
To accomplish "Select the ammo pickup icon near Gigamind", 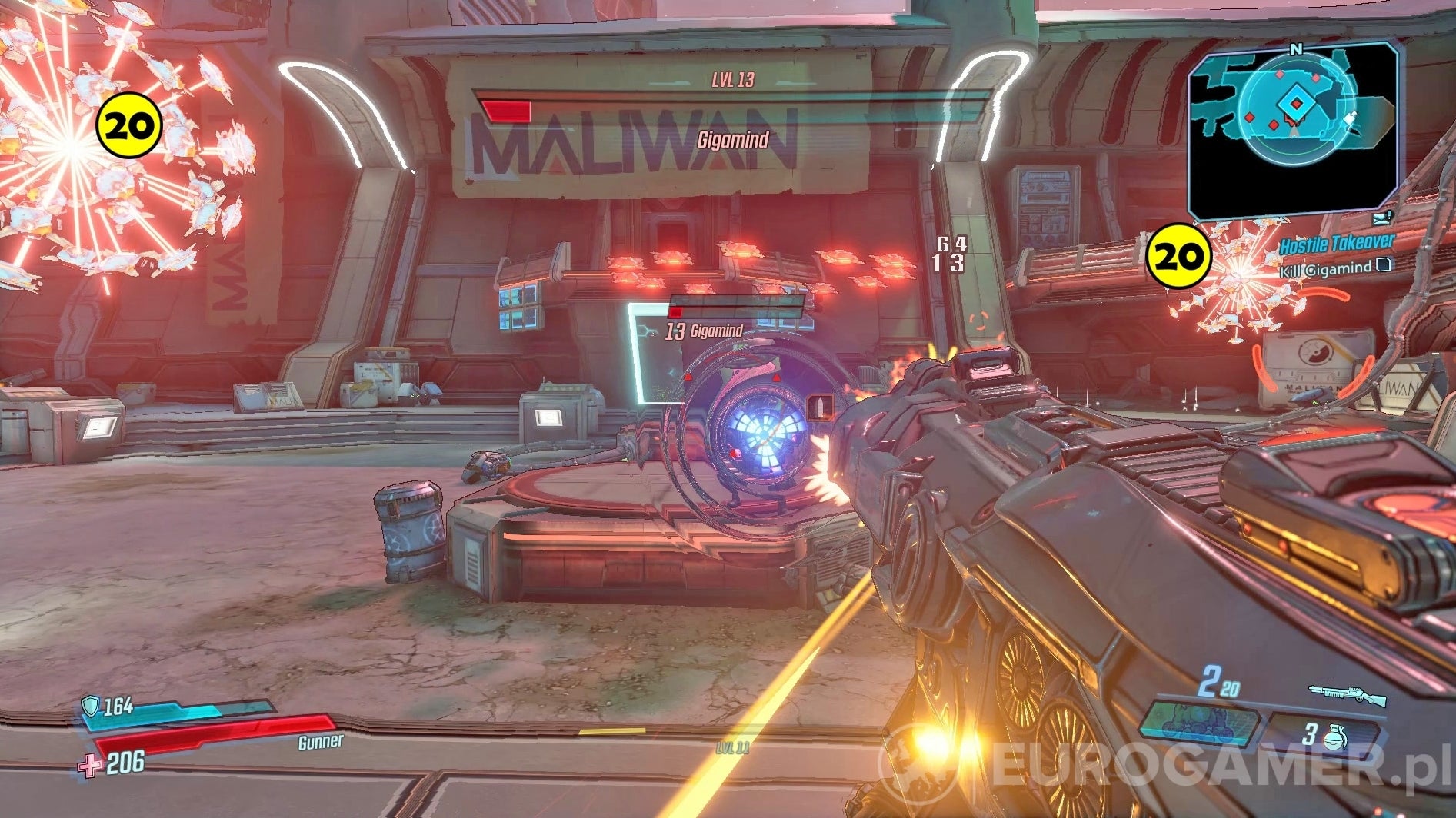I will click(819, 408).
